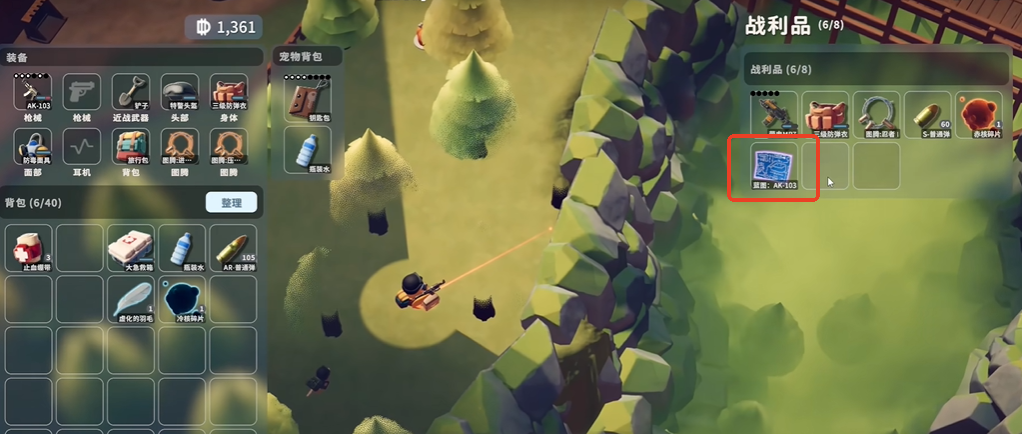This screenshot has height=434, width=1022.
Task: Take the AK-103 blueprint from loot
Action: (x=774, y=166)
